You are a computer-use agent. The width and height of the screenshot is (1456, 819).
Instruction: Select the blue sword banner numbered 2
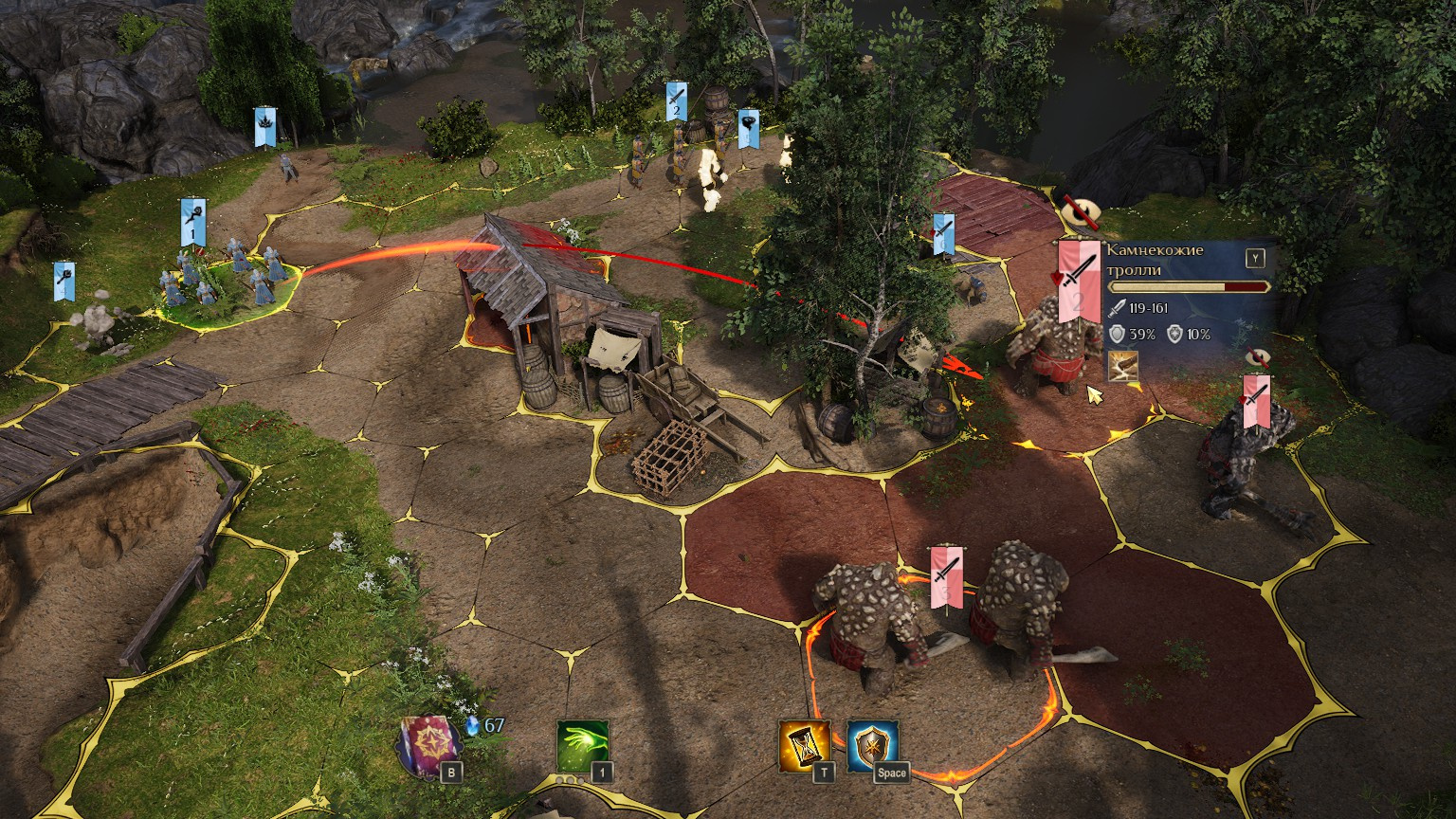pos(675,100)
